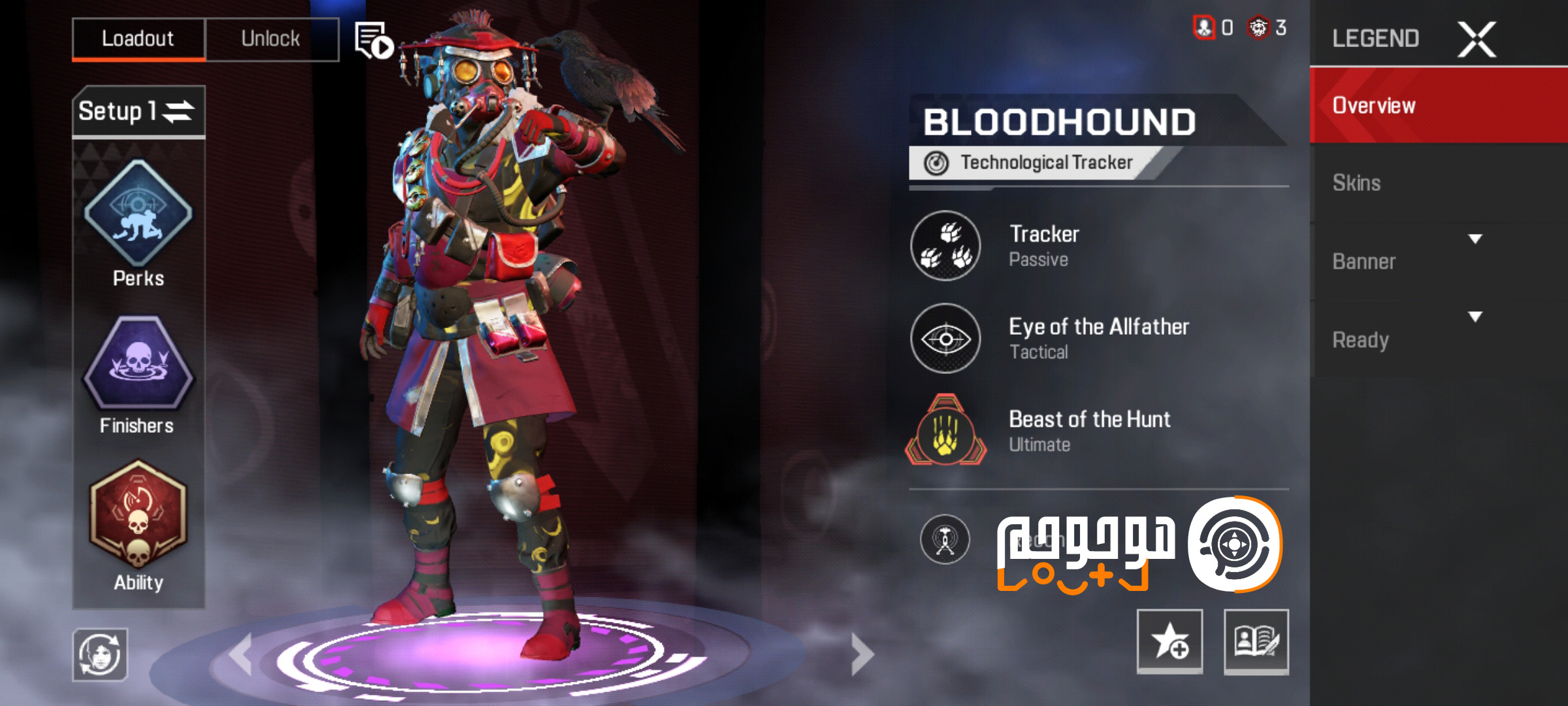
Task: Click the next legend arrow
Action: [859, 654]
